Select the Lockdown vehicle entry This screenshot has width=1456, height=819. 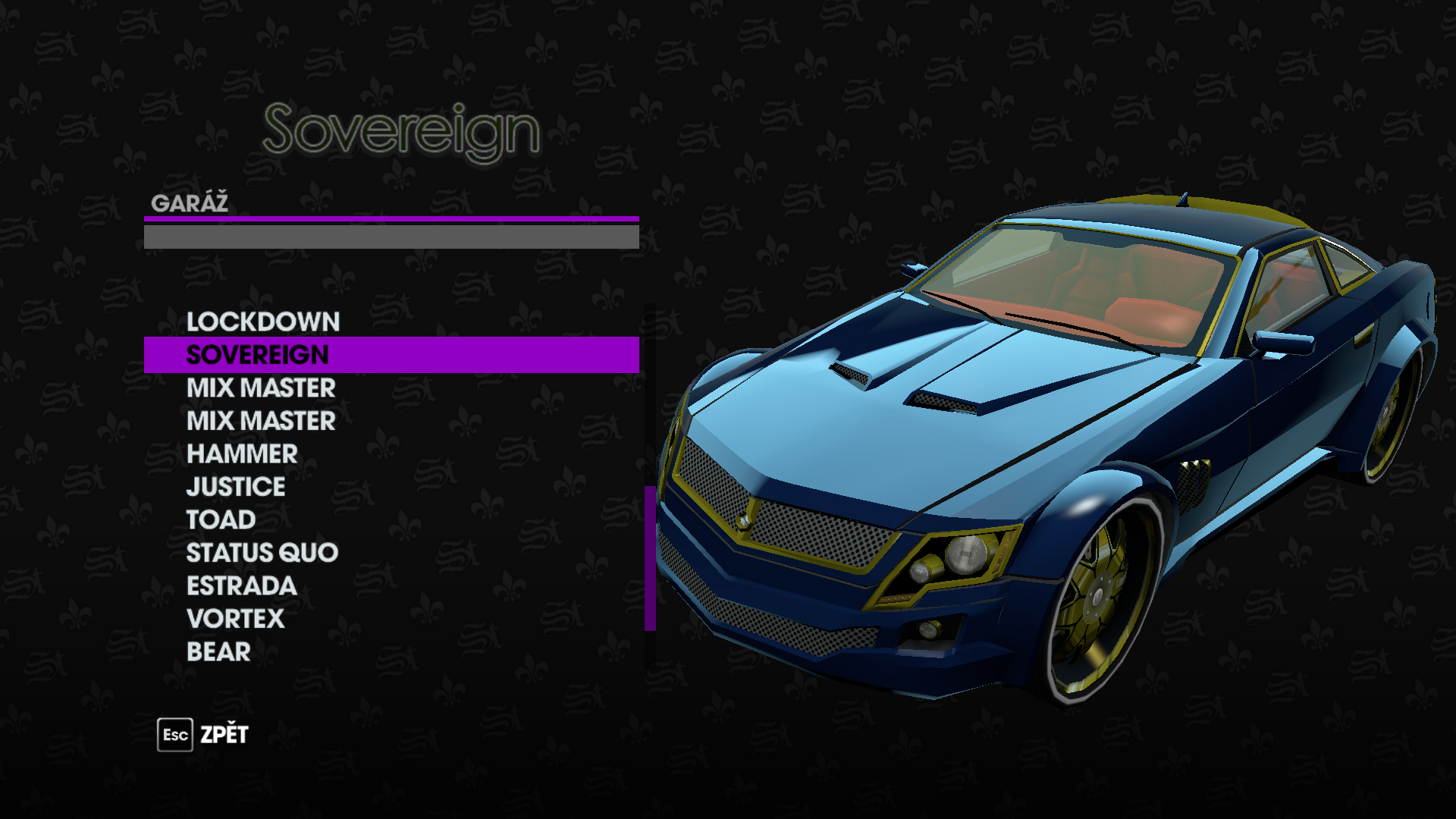tap(263, 322)
